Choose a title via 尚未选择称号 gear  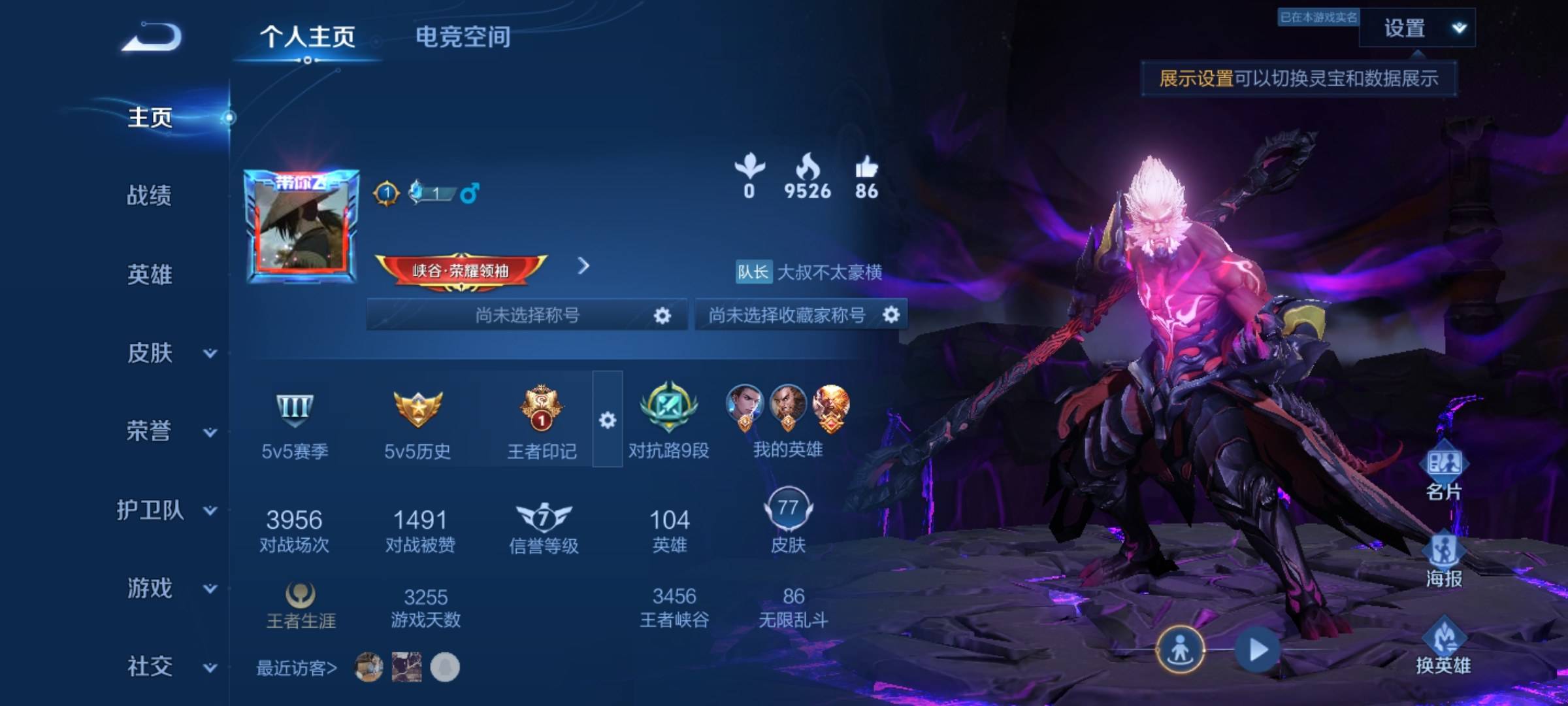coord(662,316)
